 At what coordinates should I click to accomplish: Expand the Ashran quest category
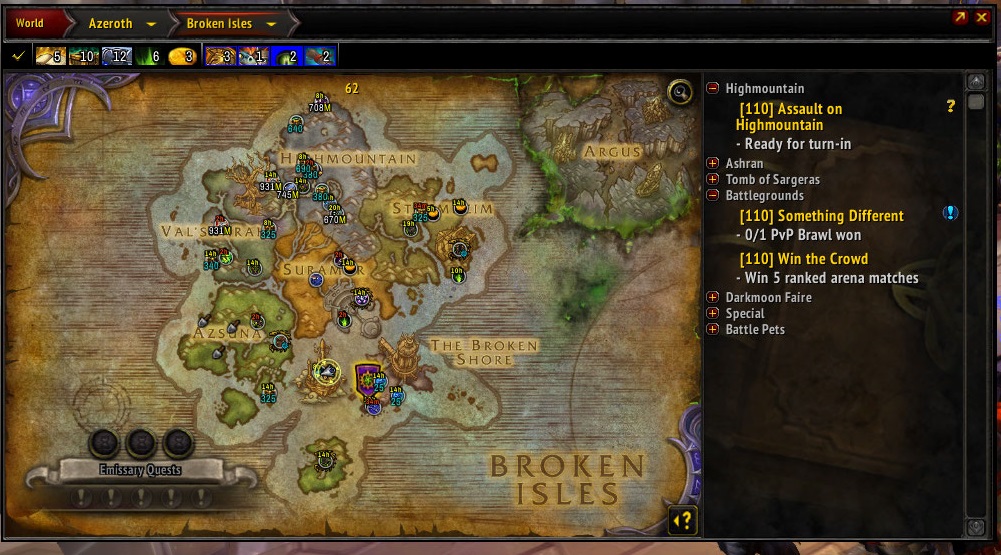712,163
